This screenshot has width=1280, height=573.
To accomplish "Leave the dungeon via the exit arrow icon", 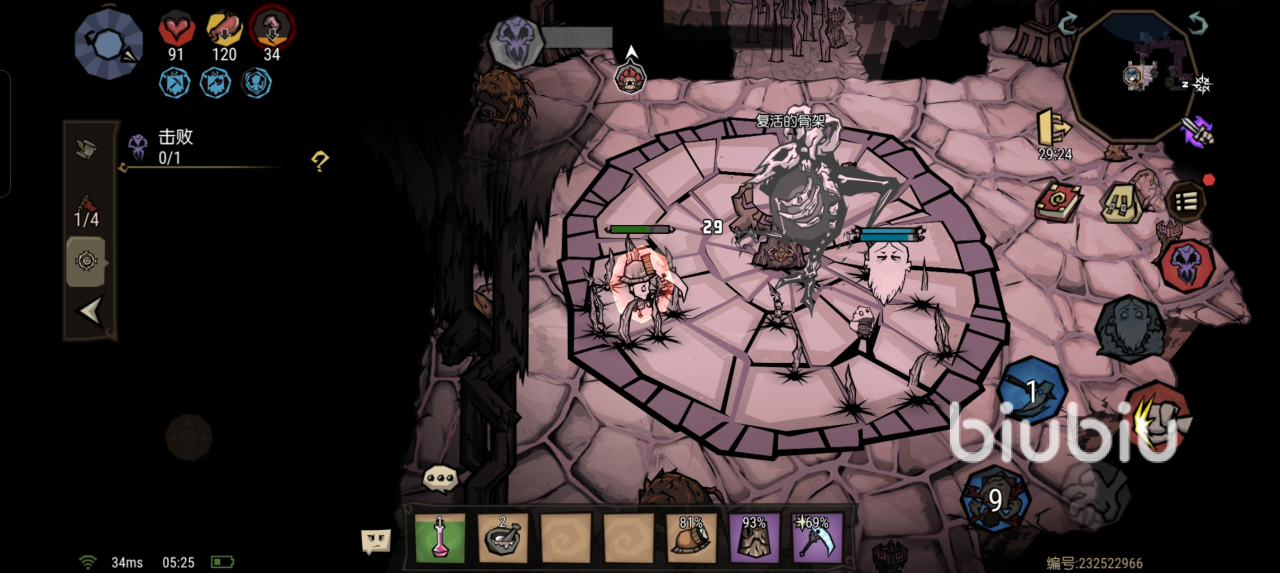I will [1053, 126].
